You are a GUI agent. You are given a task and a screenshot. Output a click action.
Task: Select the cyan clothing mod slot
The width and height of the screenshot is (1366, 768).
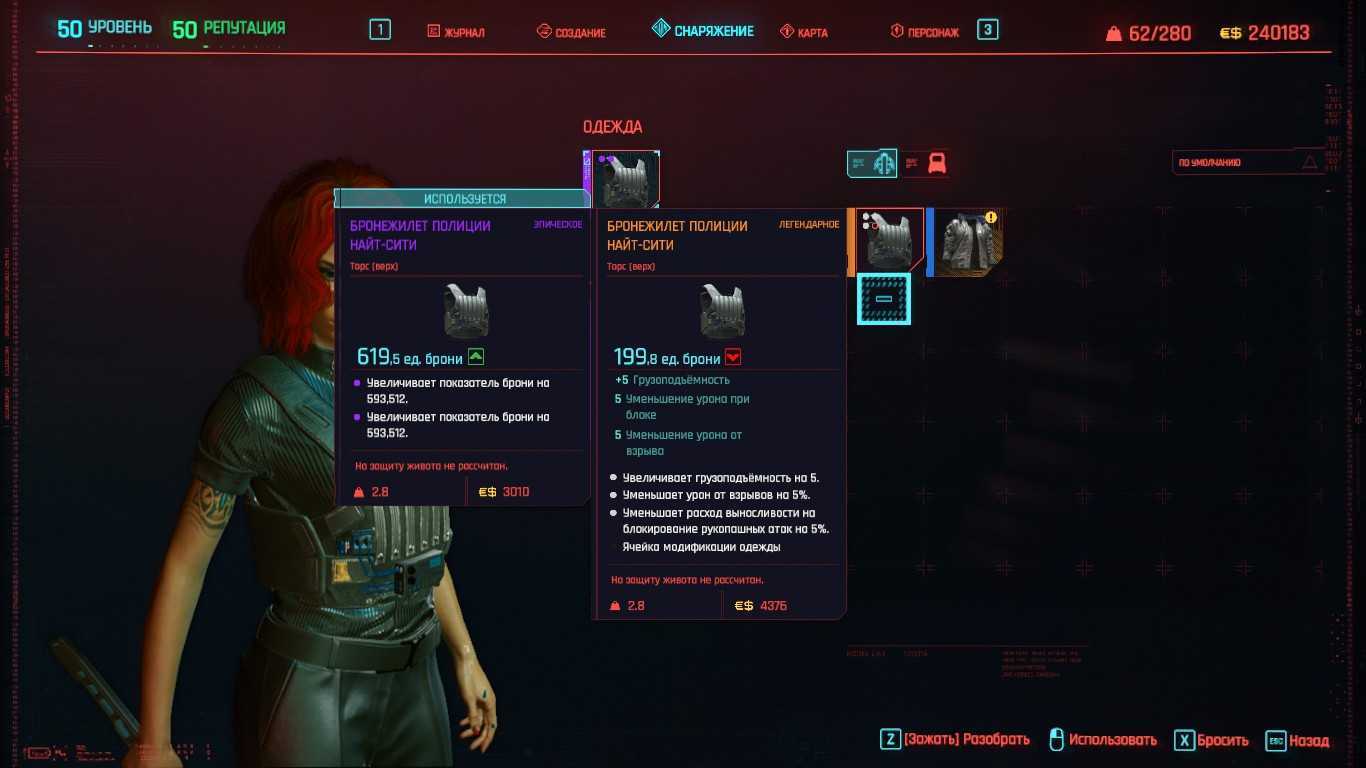click(x=884, y=299)
